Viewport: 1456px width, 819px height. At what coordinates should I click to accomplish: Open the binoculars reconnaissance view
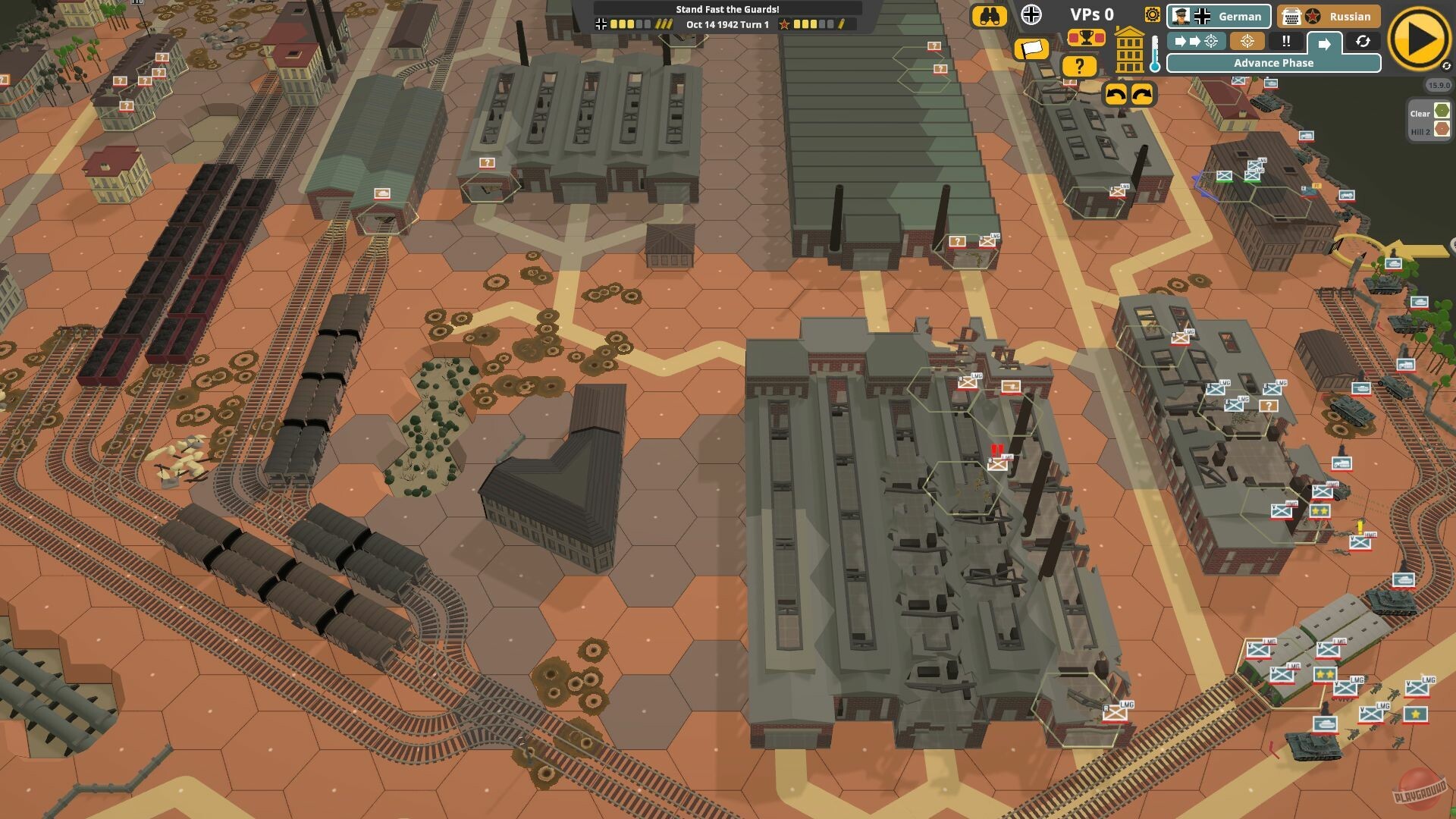990,16
